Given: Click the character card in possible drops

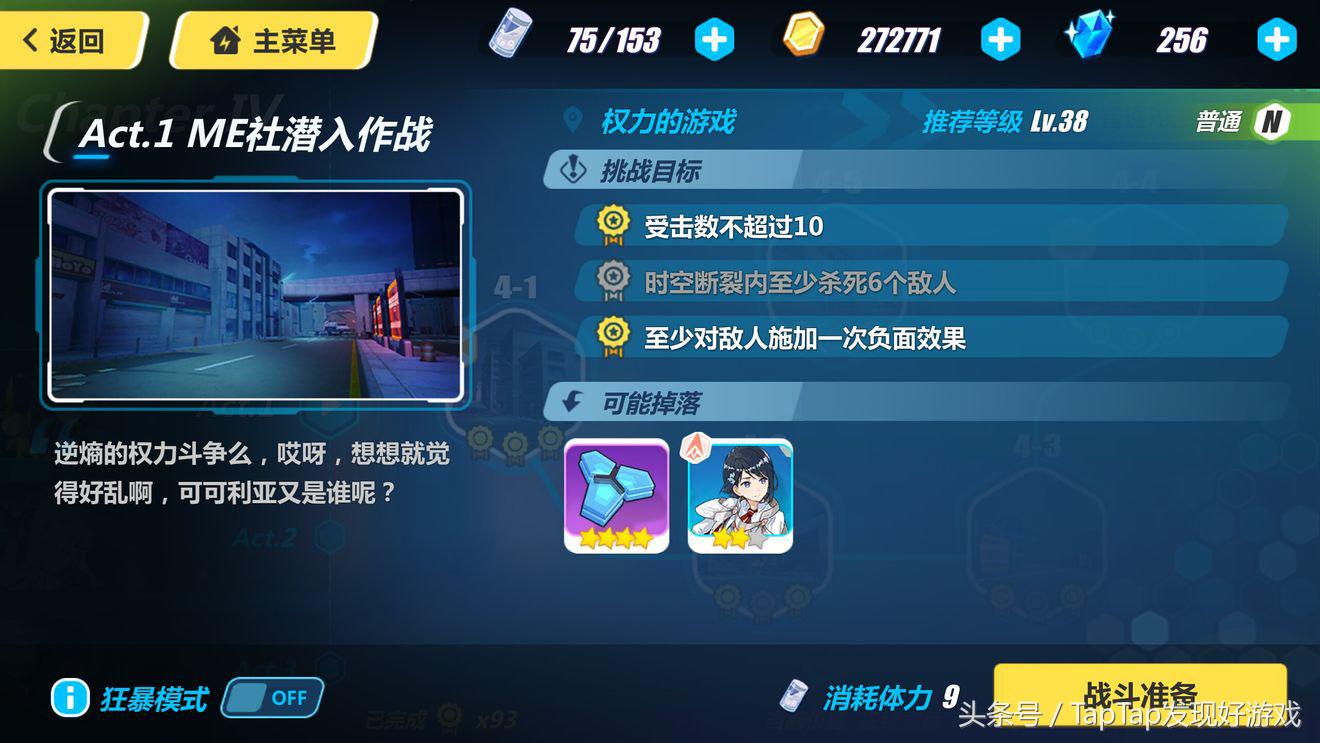Looking at the screenshot, I should click(x=739, y=497).
